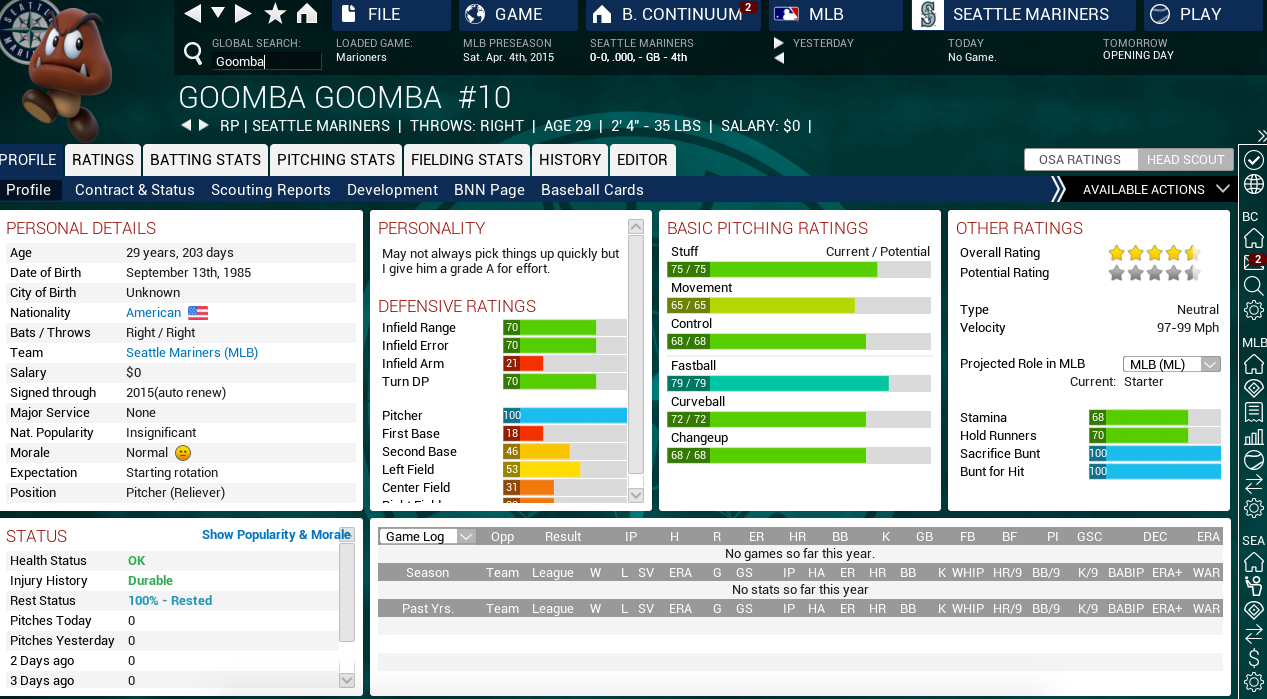This screenshot has width=1267, height=699.
Task: Click Show Popularity & Morale
Action: 276,535
